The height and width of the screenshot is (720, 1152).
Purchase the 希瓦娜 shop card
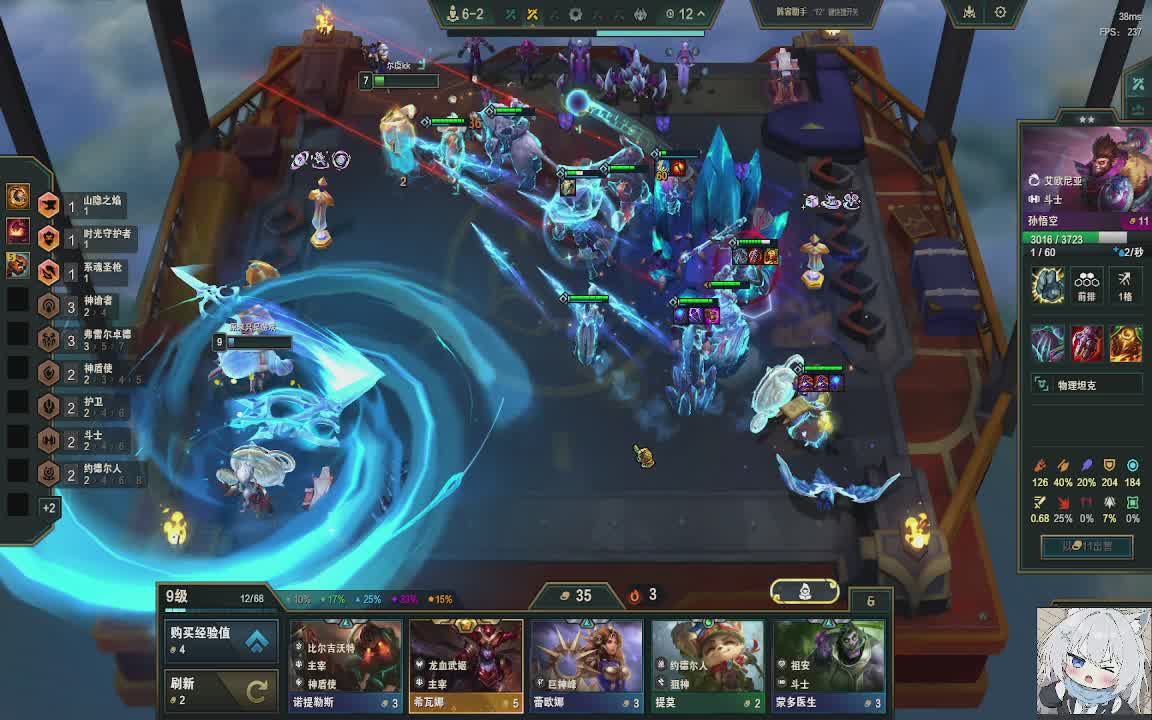pyautogui.click(x=466, y=664)
